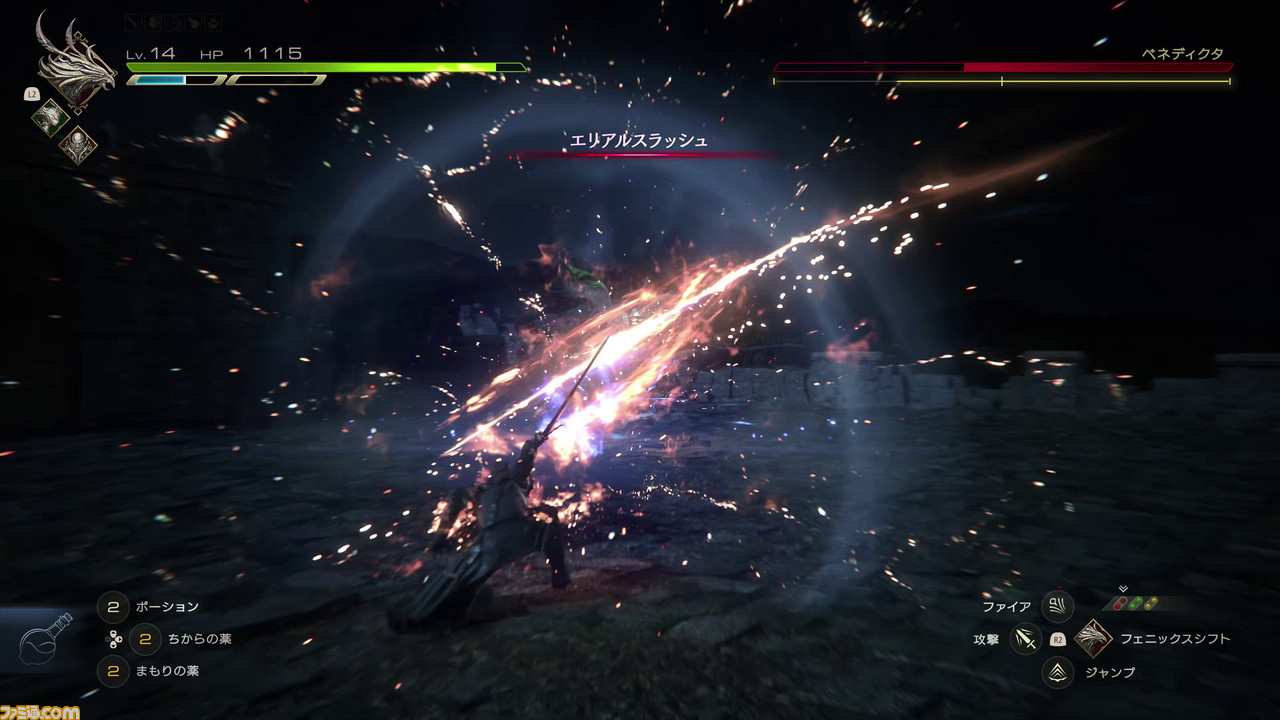Switch to the green Garuda Eikon icon
This screenshot has height=720, width=1280.
coord(50,117)
